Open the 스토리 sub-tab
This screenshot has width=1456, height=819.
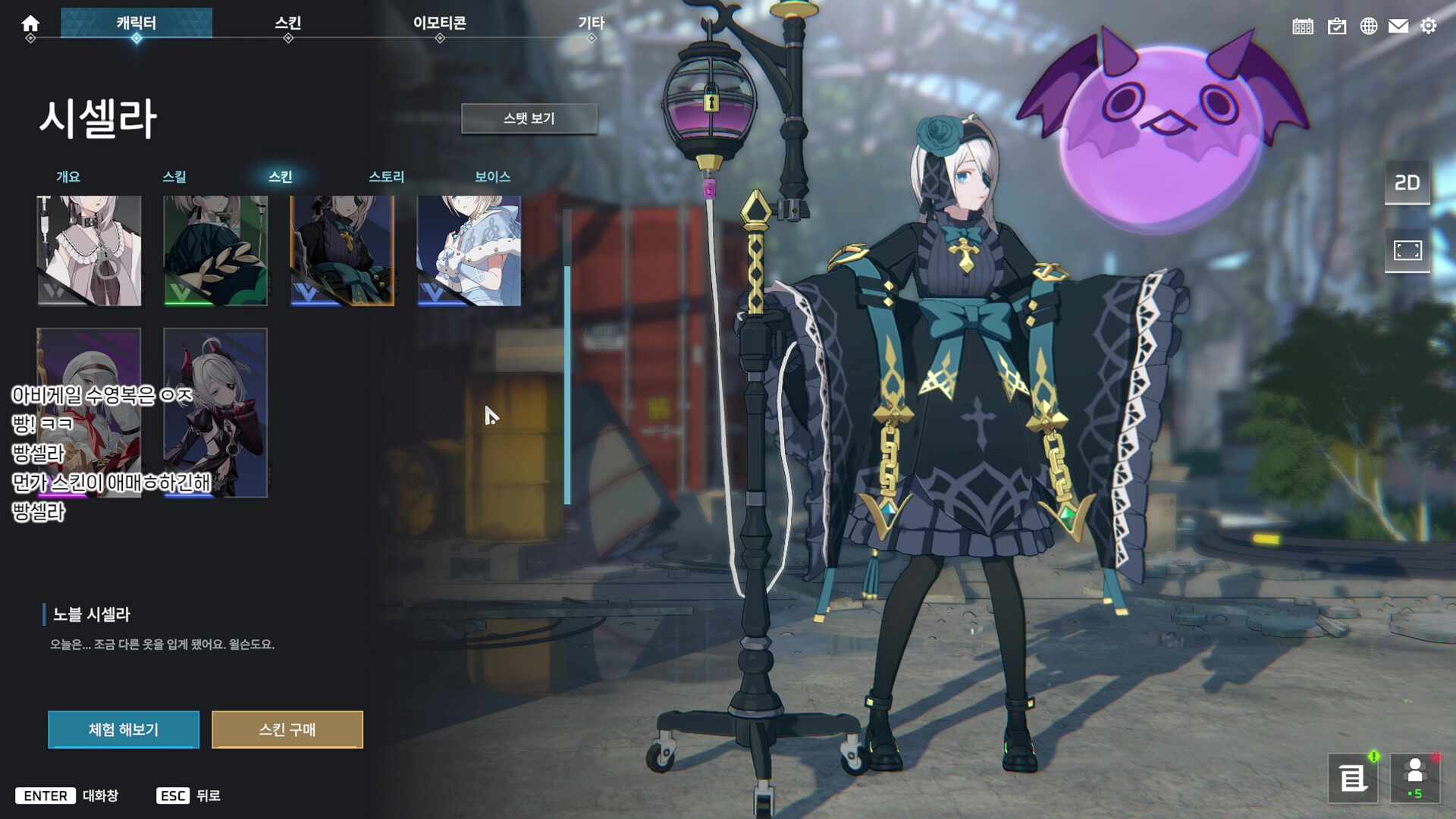(x=387, y=177)
